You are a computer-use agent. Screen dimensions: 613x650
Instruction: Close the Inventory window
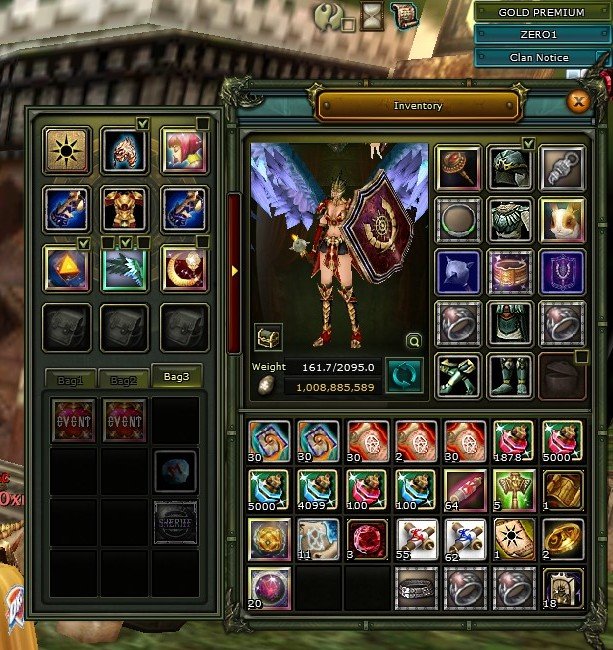(577, 101)
